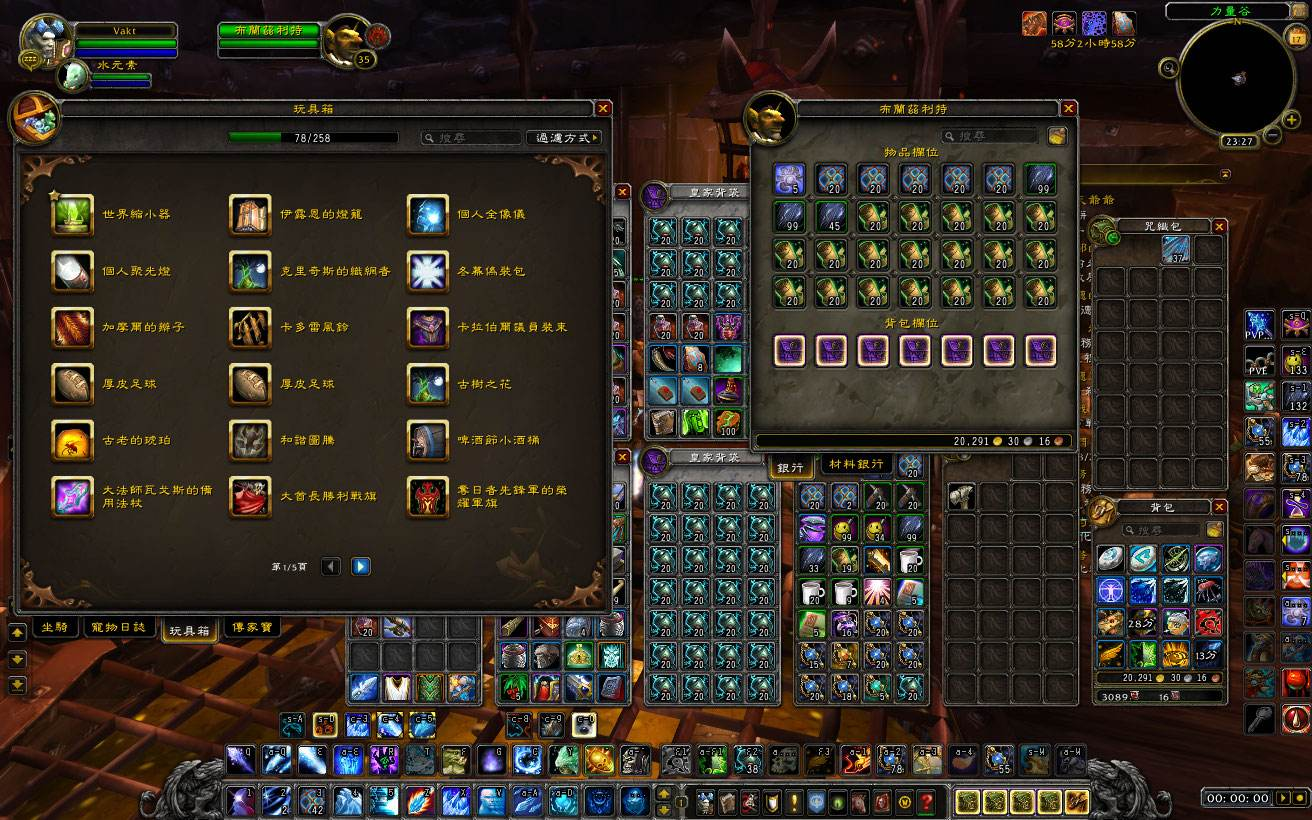Switch to the 傳家寶 heirlooms tab
The height and width of the screenshot is (820, 1312).
(x=250, y=627)
